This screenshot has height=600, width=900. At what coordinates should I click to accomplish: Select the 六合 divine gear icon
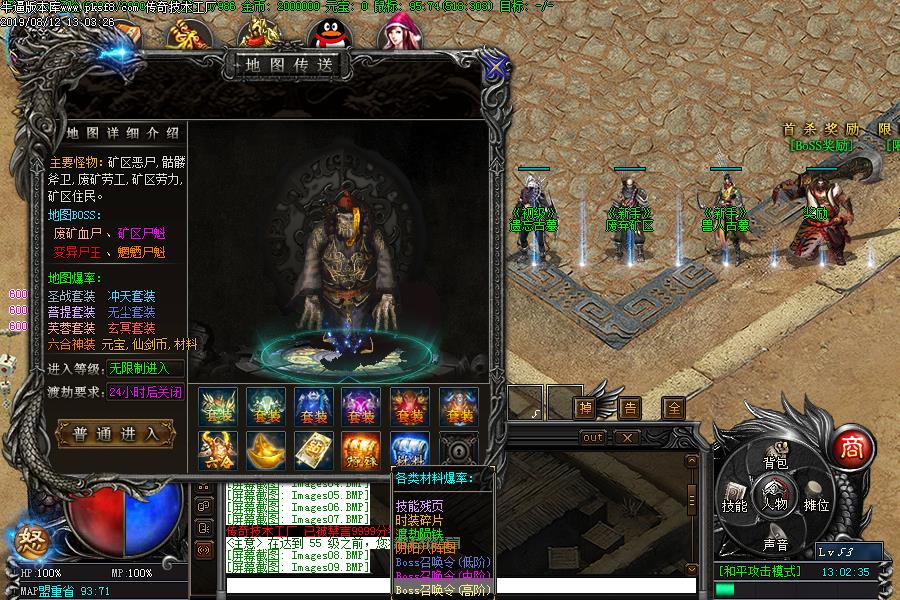click(218, 451)
